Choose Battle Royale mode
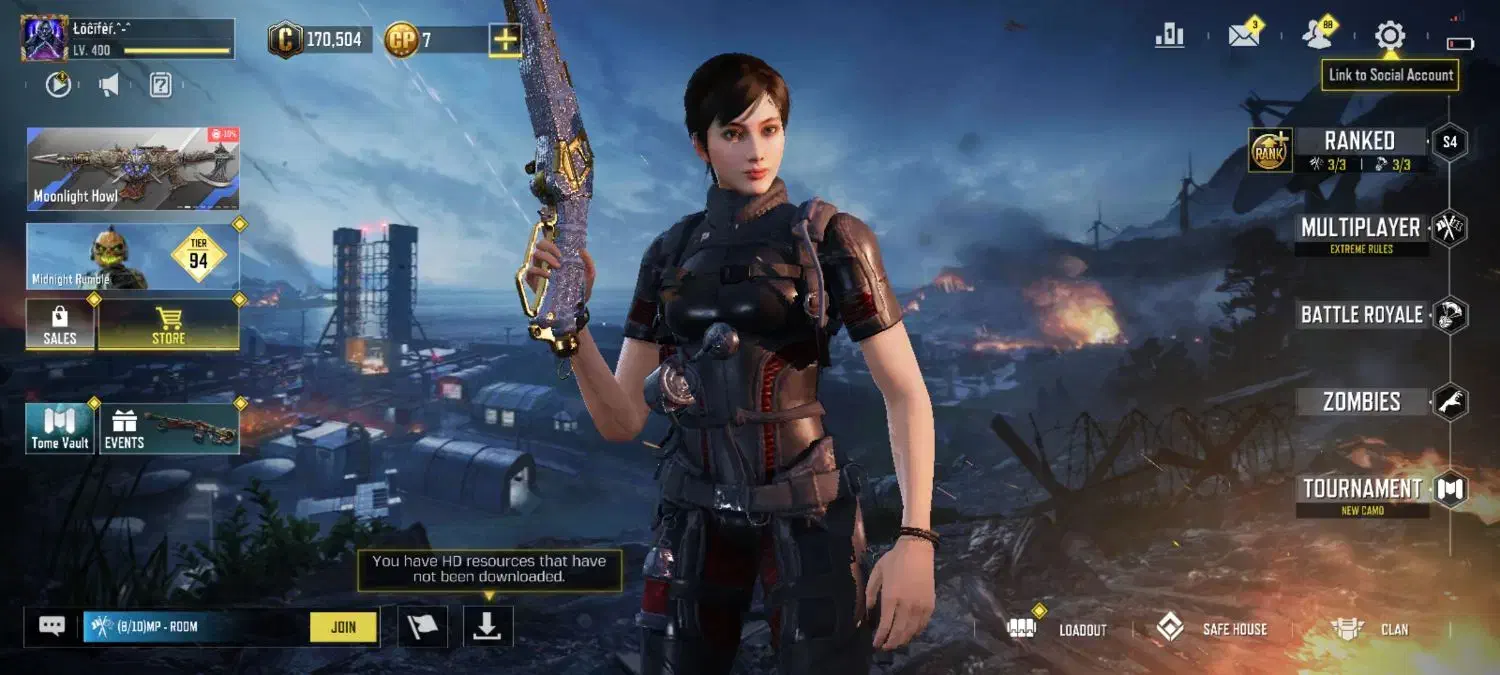Image resolution: width=1500 pixels, height=675 pixels. pyautogui.click(x=1361, y=315)
